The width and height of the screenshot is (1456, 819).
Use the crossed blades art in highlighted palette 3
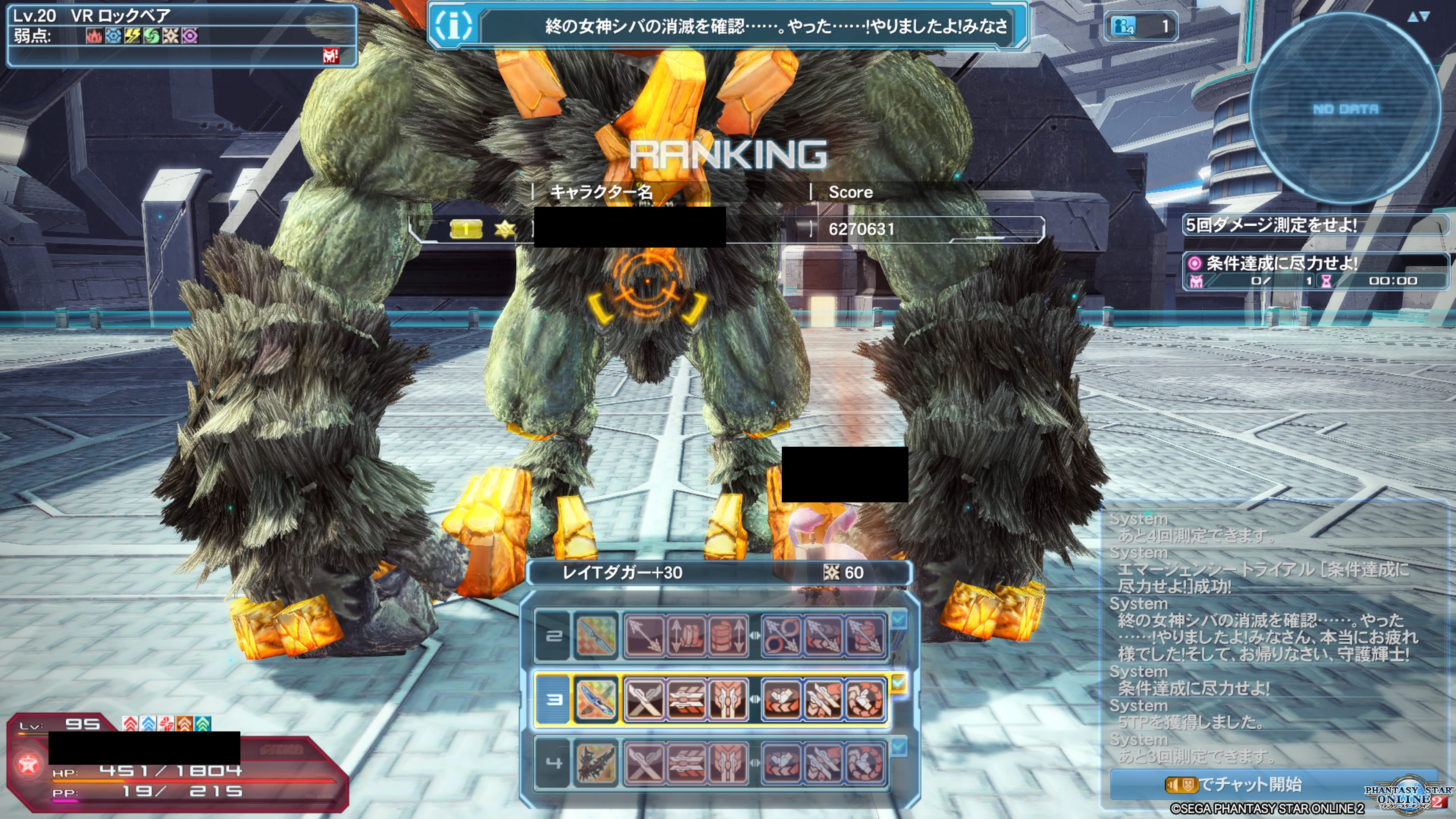[x=644, y=700]
